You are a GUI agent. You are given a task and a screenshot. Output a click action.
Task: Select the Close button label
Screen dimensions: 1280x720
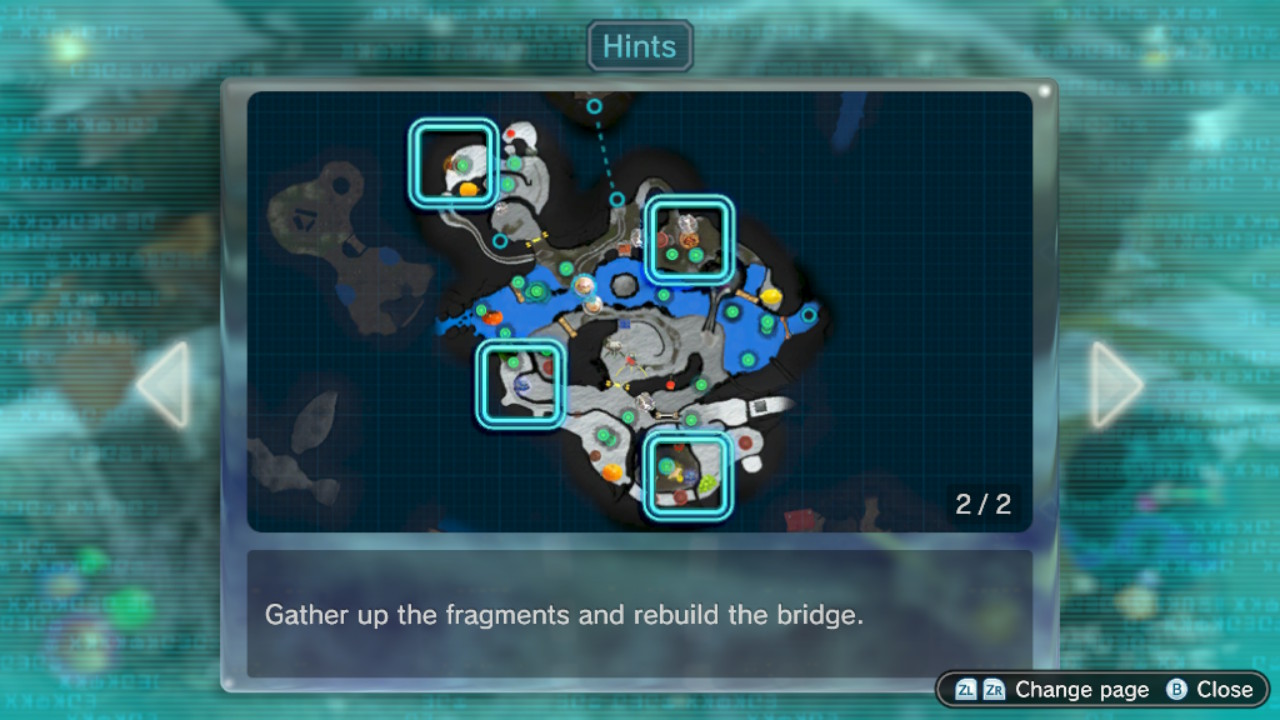coord(1223,690)
